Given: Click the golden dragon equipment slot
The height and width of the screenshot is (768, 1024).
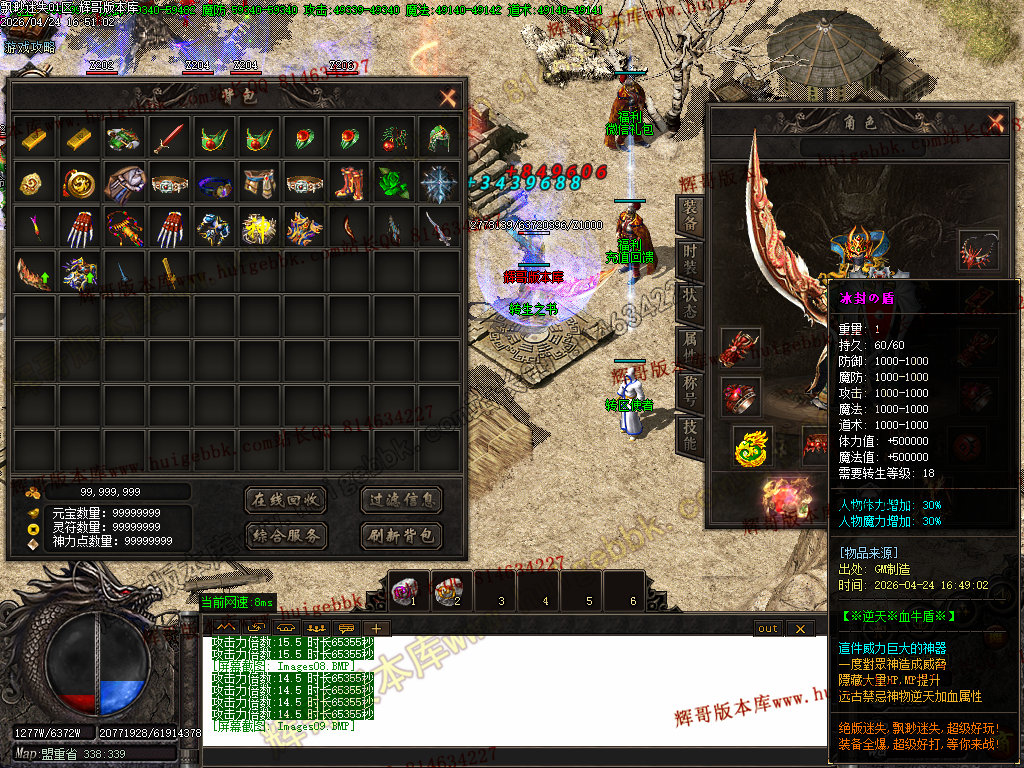Looking at the screenshot, I should pyautogui.click(x=752, y=447).
